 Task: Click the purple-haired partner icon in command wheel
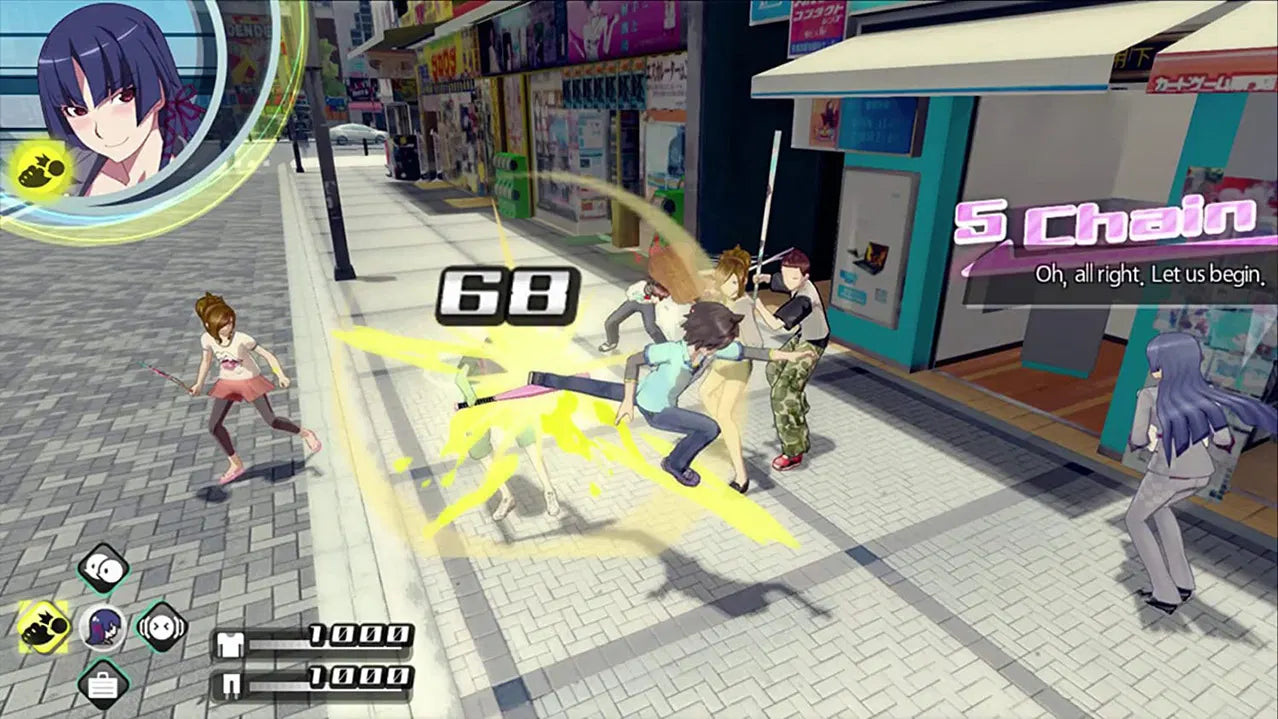click(x=103, y=628)
